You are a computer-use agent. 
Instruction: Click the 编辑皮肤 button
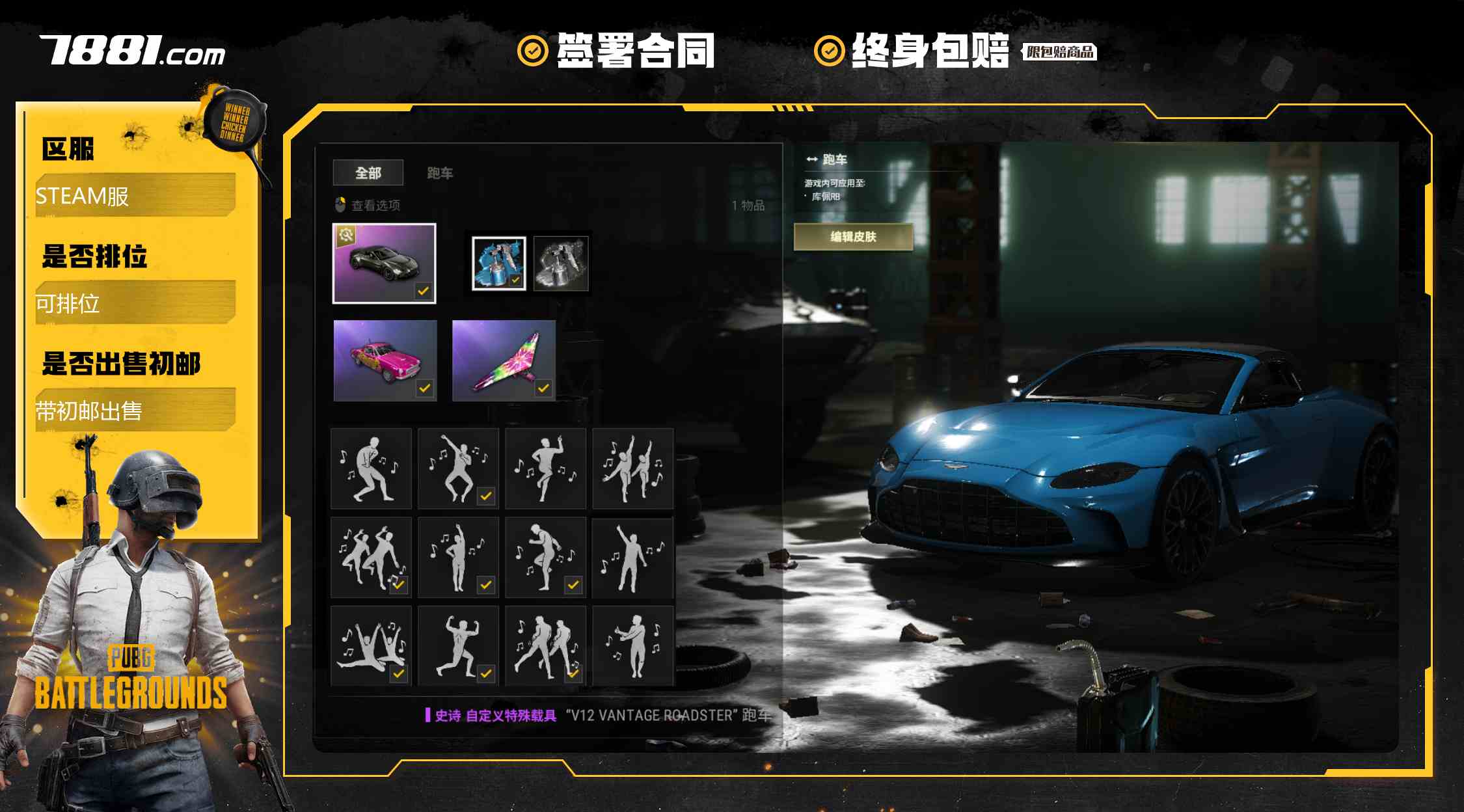[x=853, y=237]
